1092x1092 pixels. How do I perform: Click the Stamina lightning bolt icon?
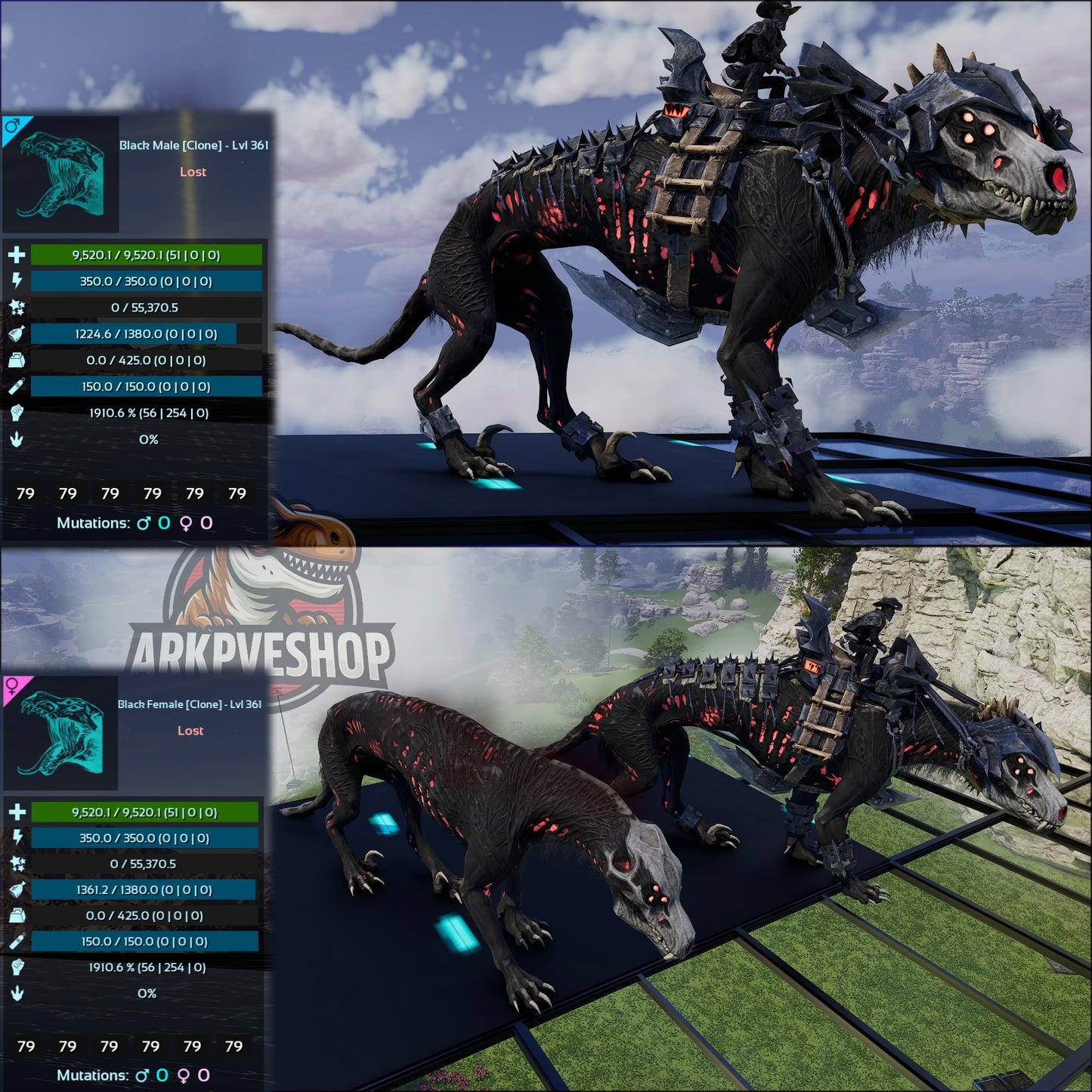[x=15, y=281]
